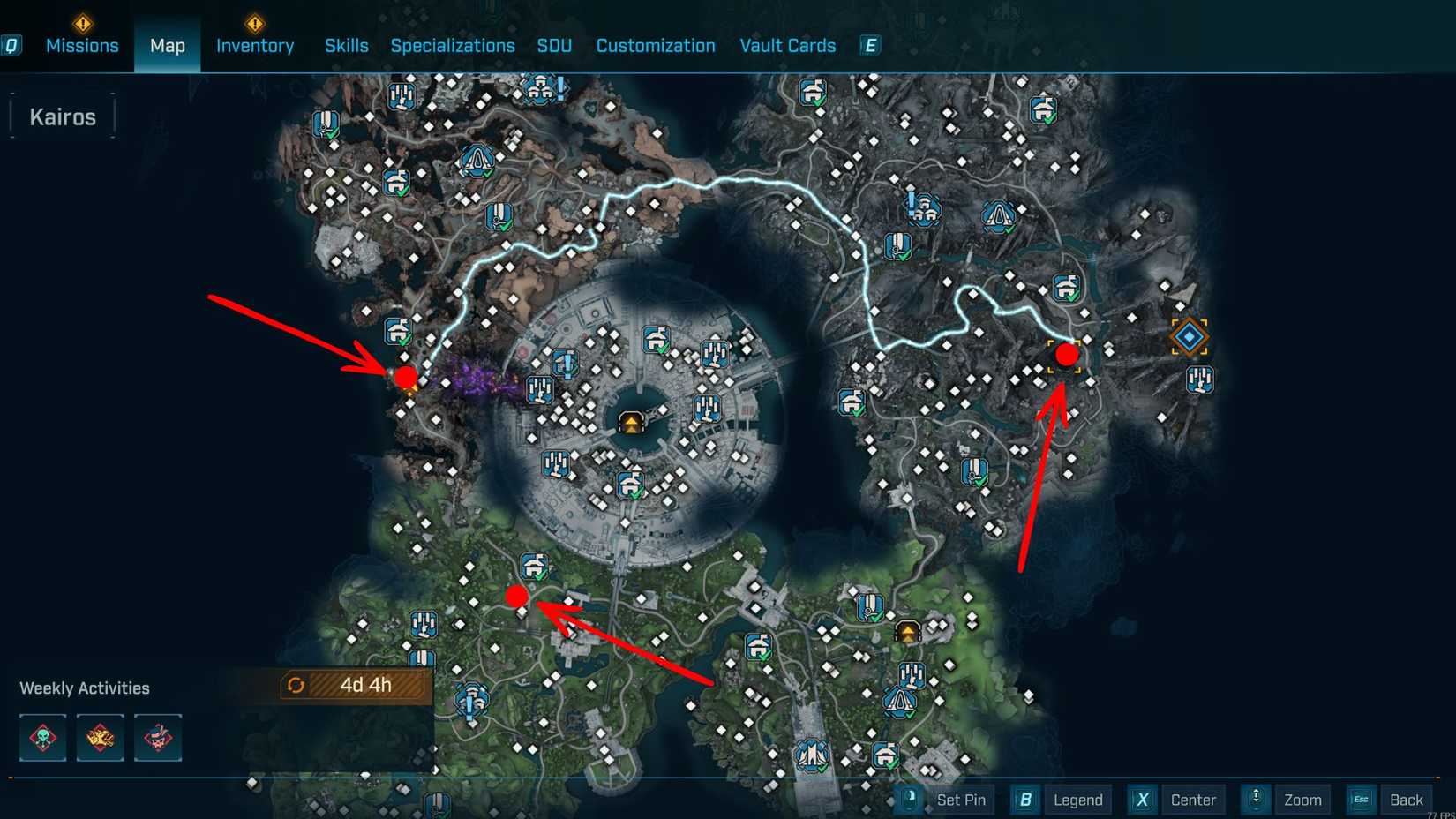This screenshot has height=819, width=1456.
Task: Click the orange refresh icon on the weekly timer
Action: pyautogui.click(x=296, y=685)
